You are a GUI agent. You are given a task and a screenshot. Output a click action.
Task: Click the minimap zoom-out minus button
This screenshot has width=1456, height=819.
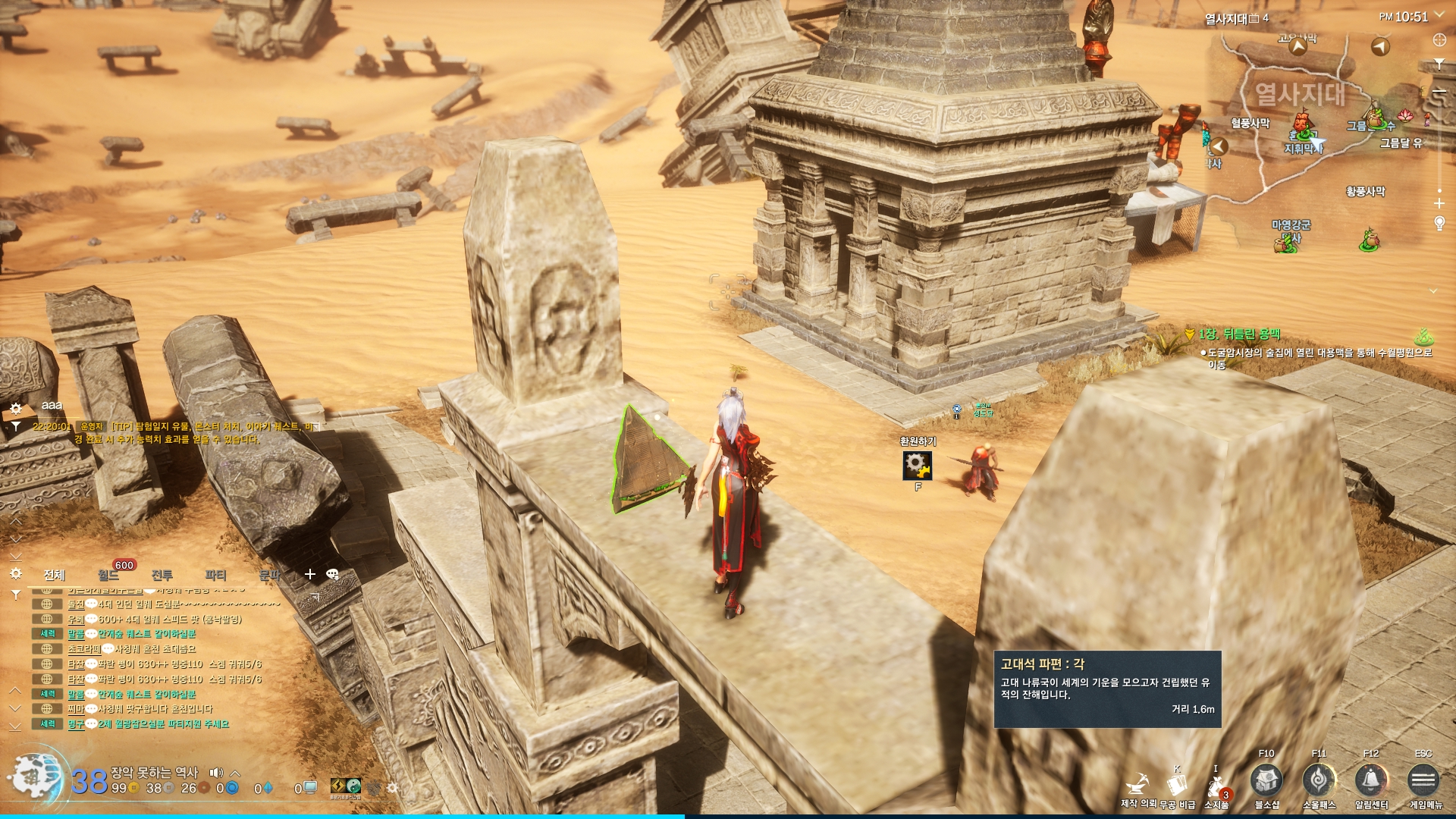pos(1439,92)
